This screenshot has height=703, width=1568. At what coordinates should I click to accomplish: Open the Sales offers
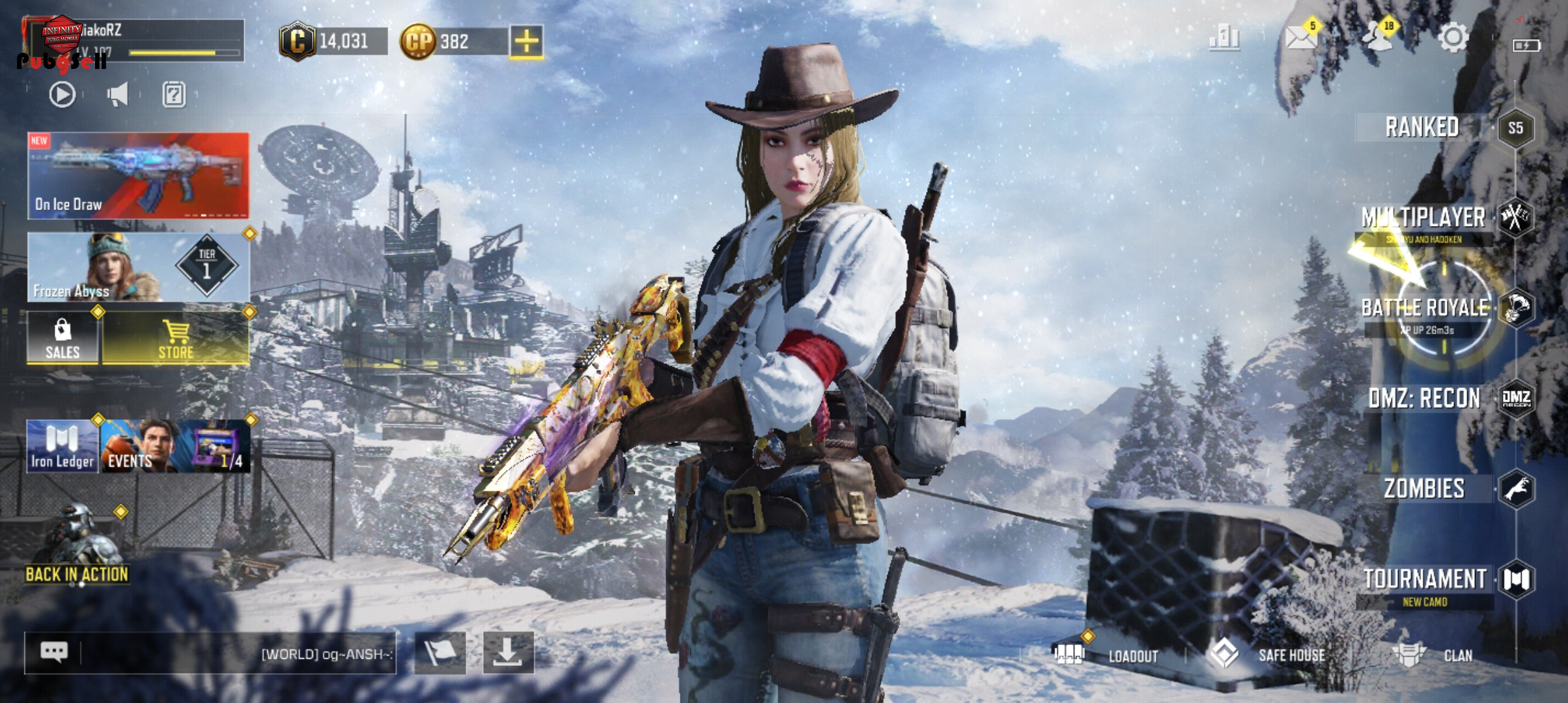point(63,338)
